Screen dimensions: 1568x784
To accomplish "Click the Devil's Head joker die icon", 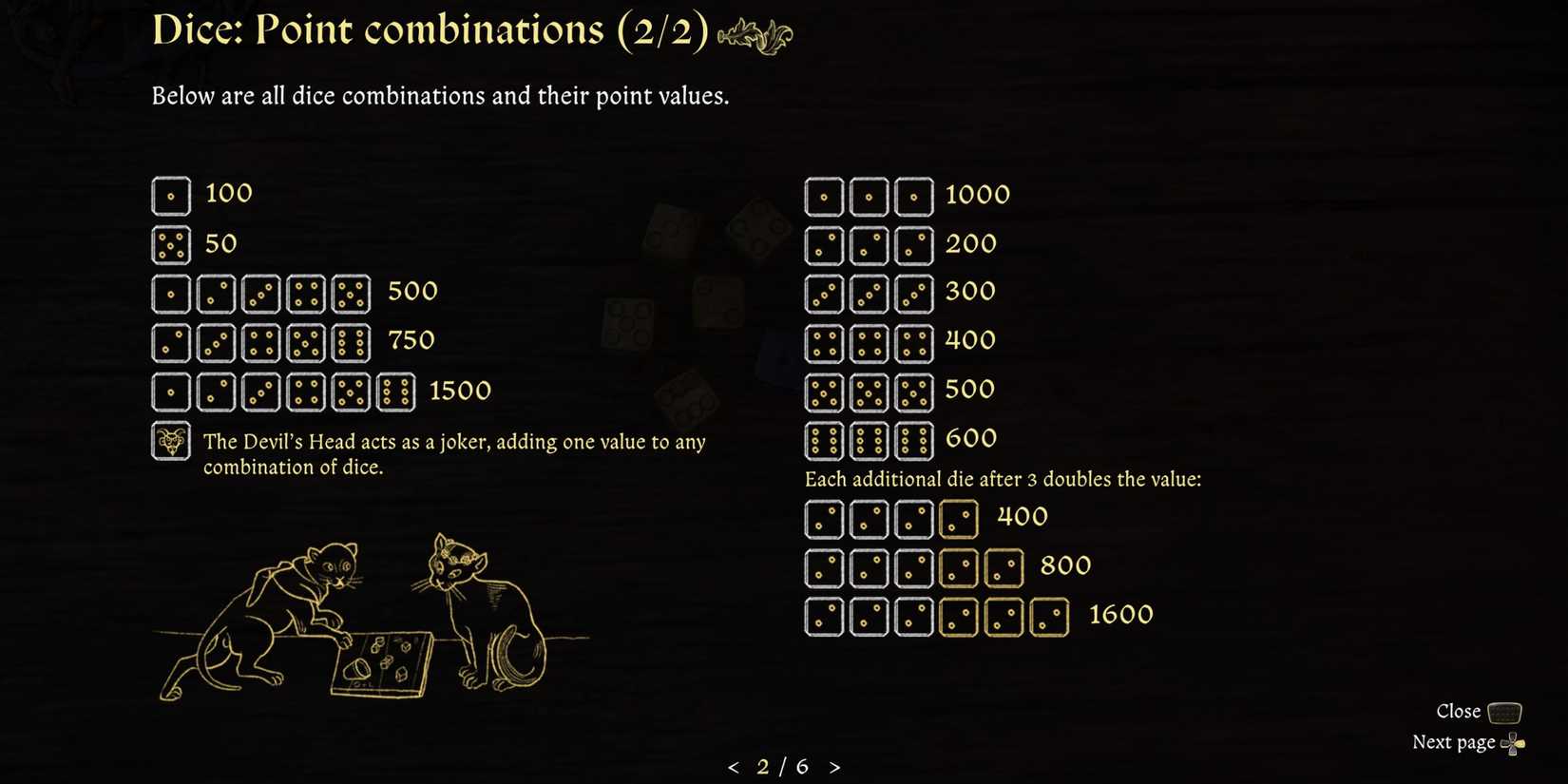I will pyautogui.click(x=171, y=442).
